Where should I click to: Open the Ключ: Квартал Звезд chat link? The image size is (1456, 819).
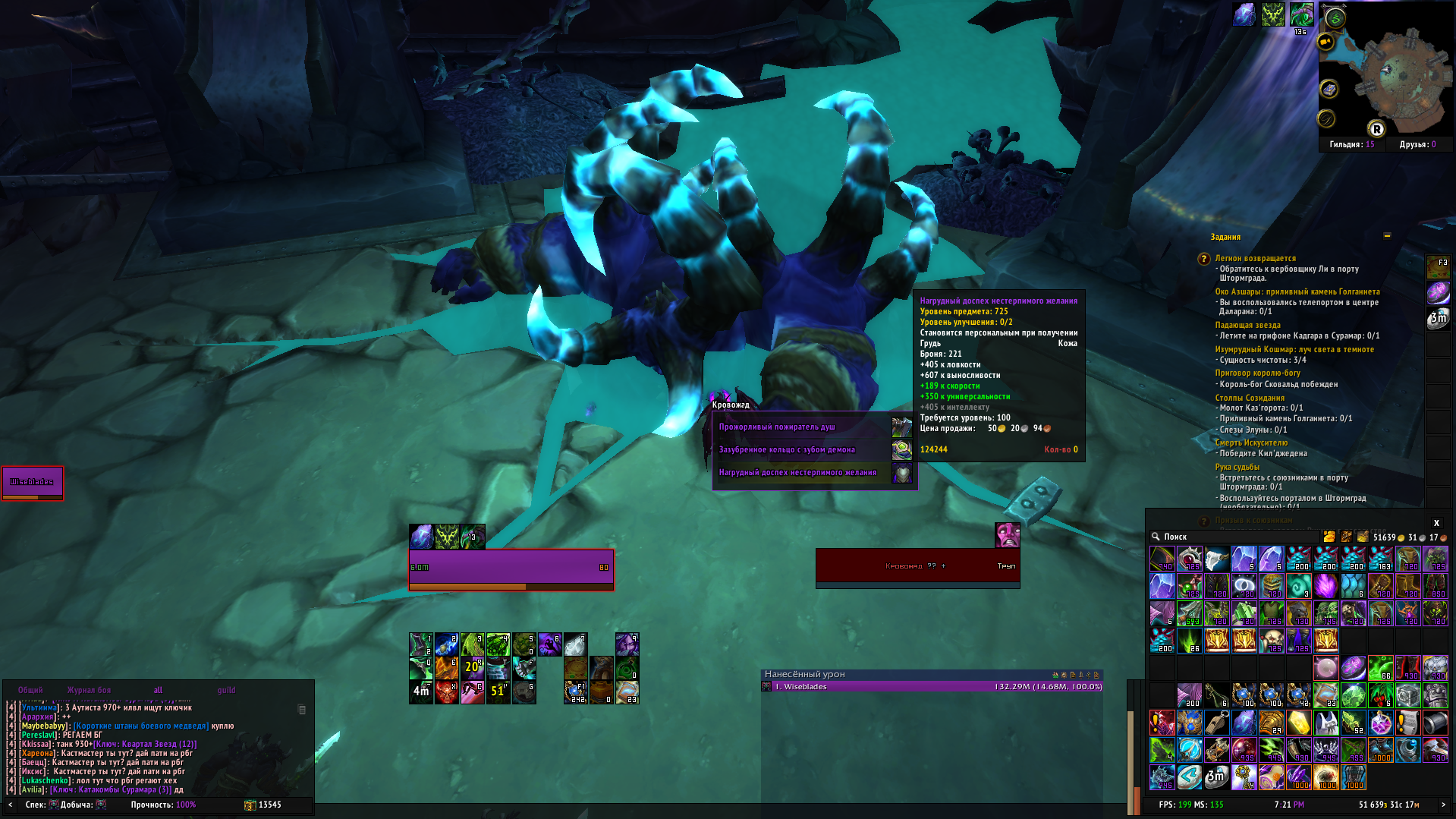(145, 745)
